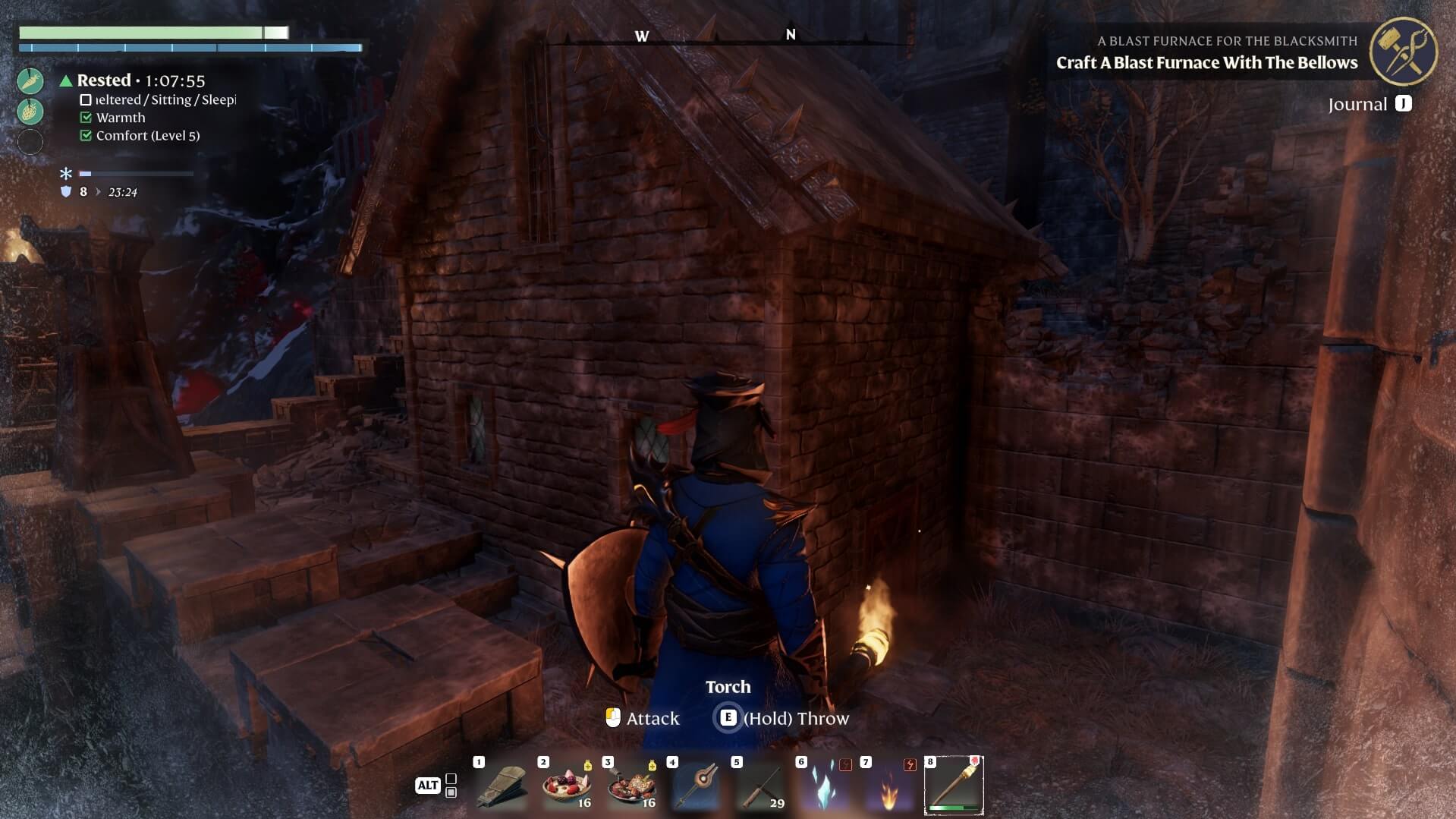1456x819 pixels.
Task: Activate the fire spell slot
Action: [x=889, y=787]
